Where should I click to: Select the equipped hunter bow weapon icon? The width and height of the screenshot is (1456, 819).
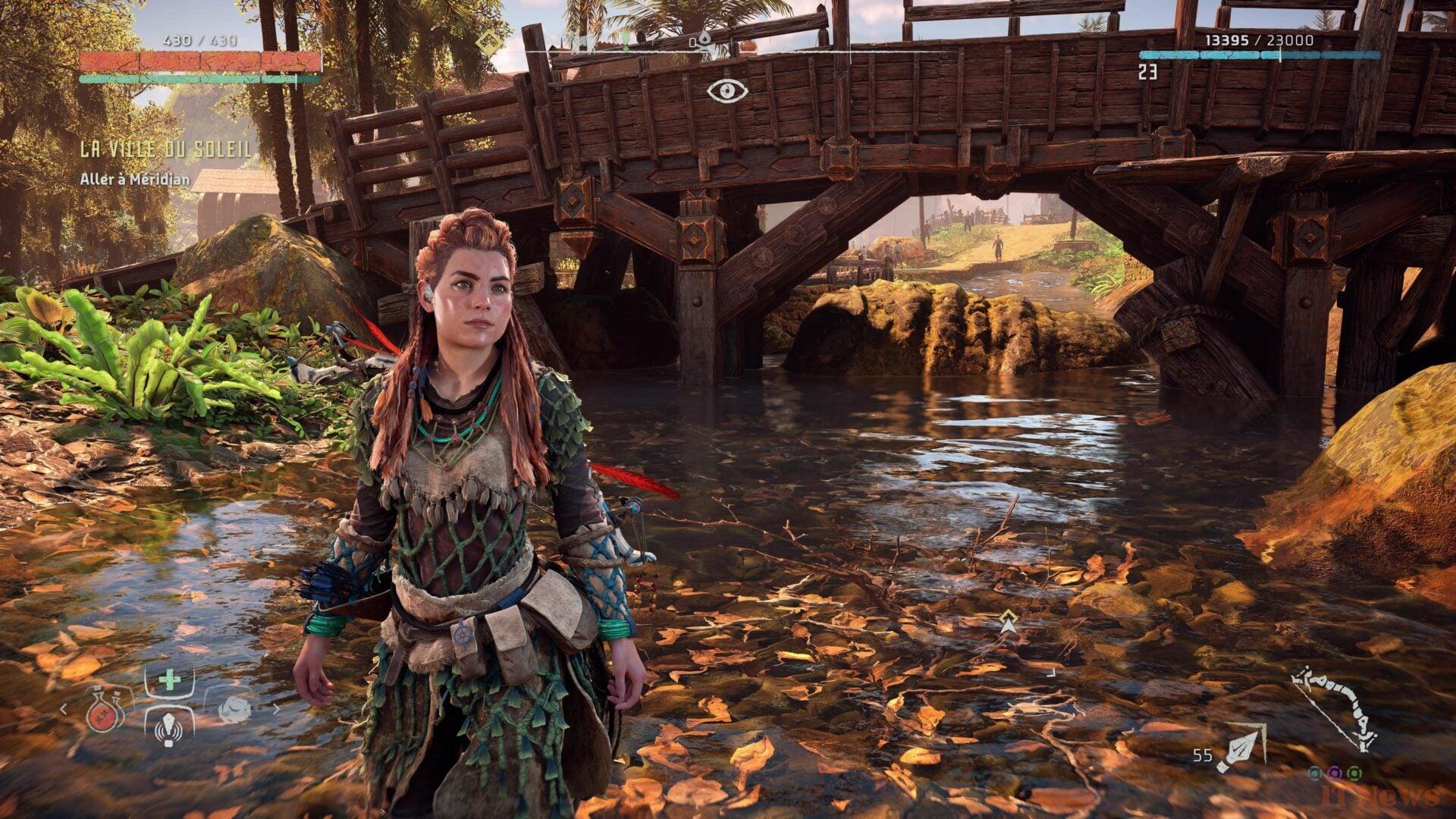(1335, 709)
